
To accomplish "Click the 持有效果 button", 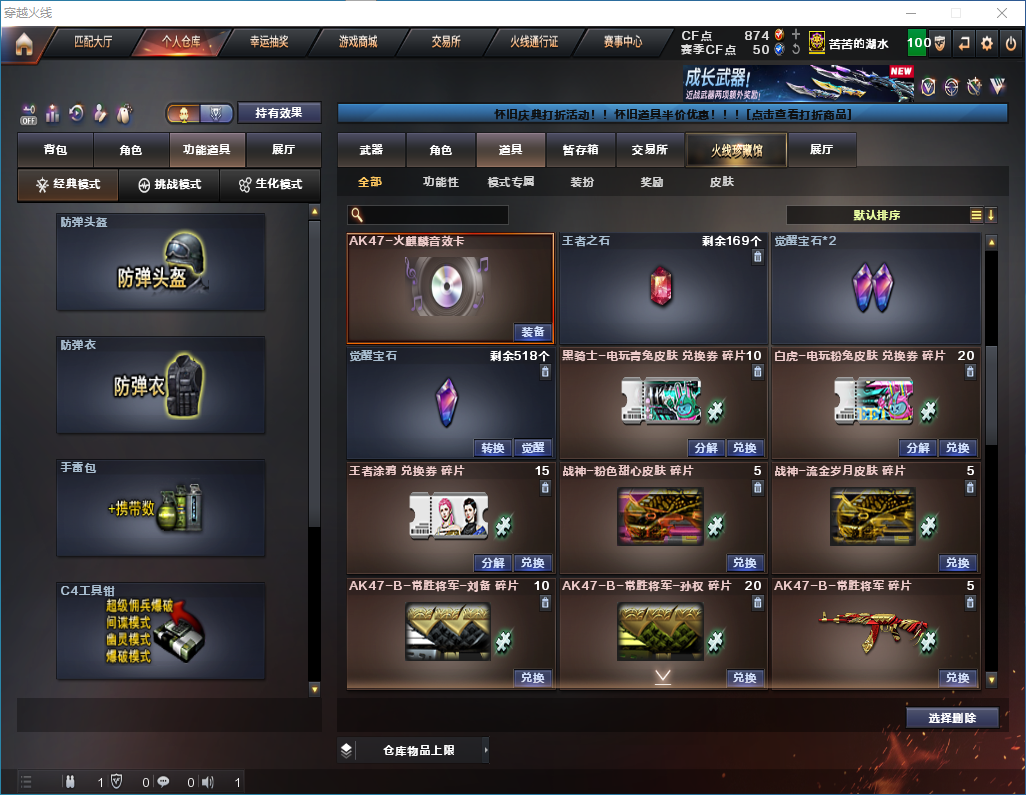I will pos(279,113).
